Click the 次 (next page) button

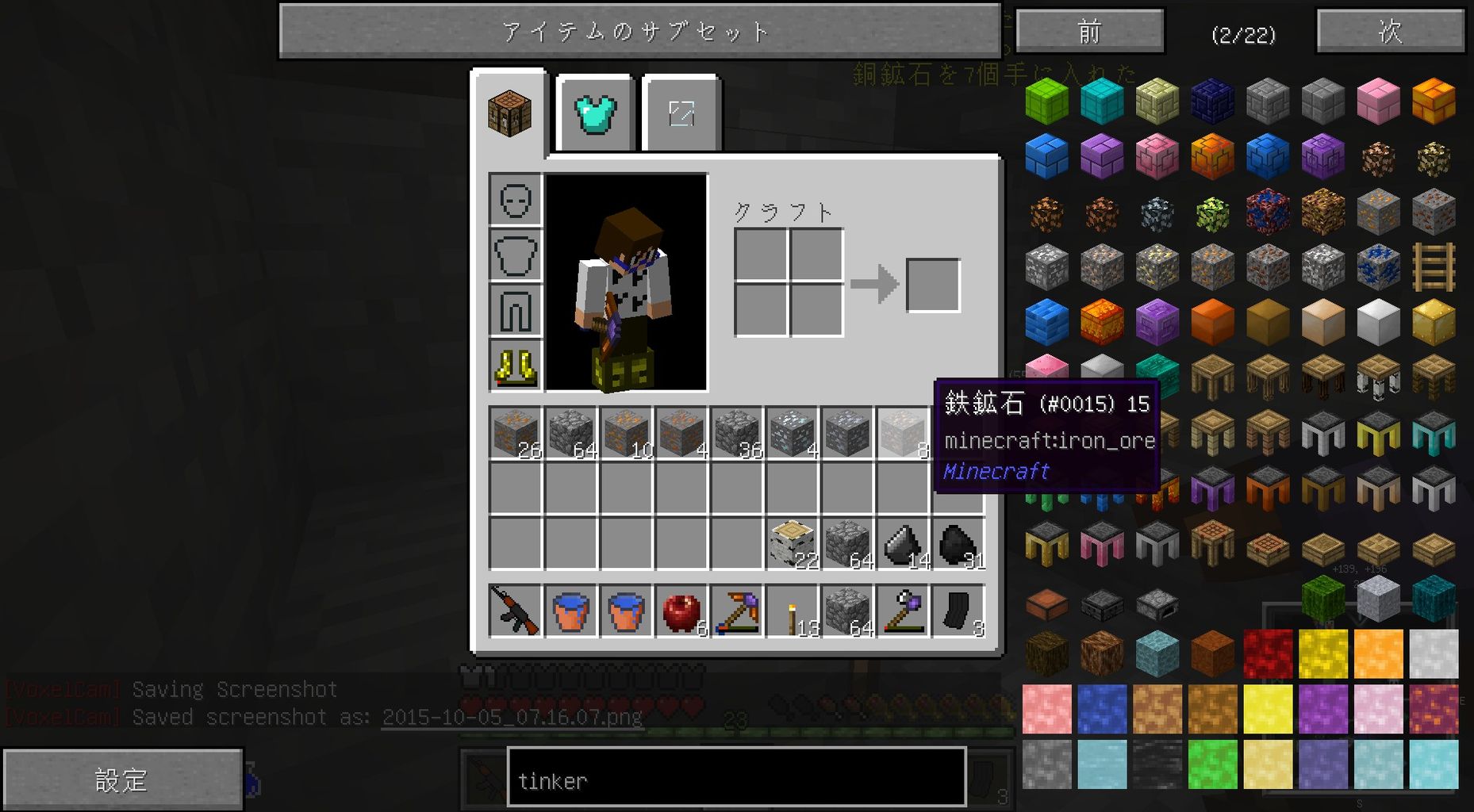1390,32
